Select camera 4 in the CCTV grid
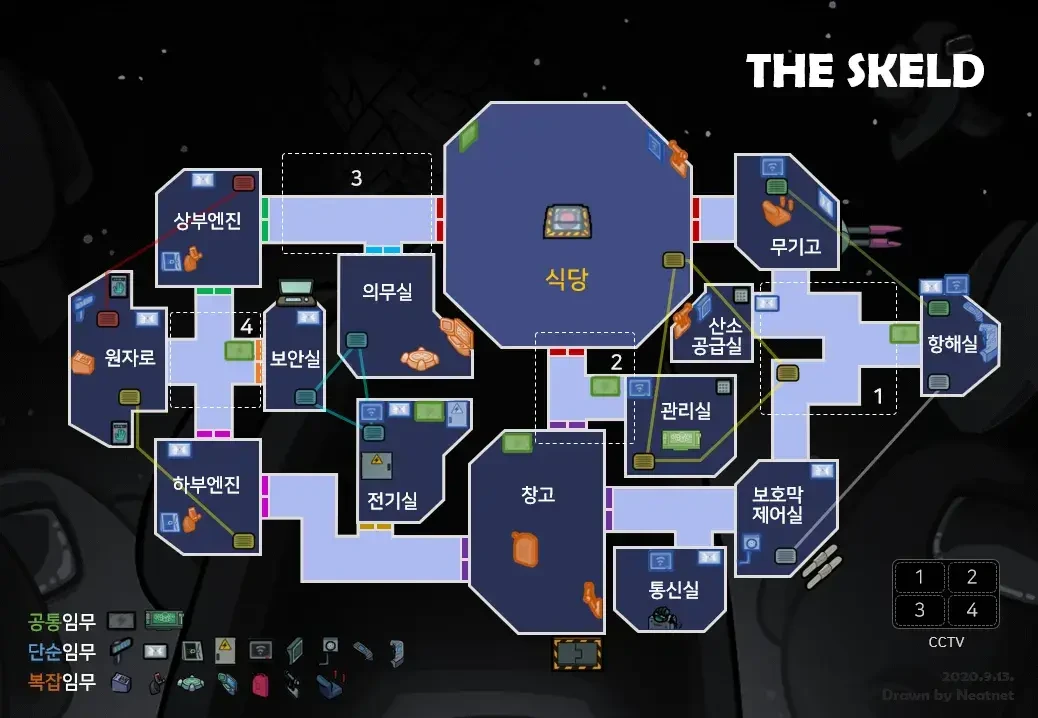Viewport: 1038px width, 718px height. click(970, 609)
